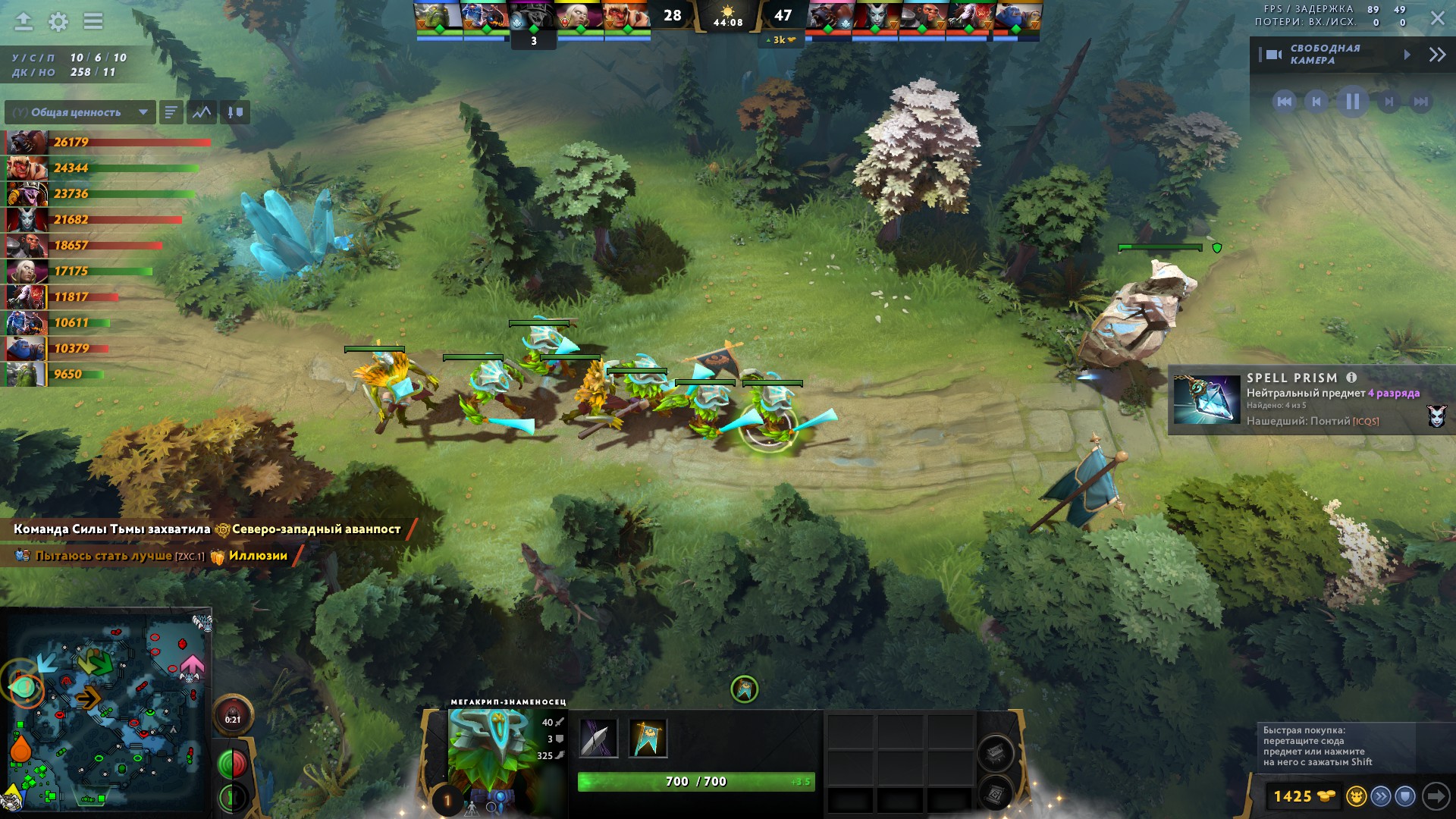
Task: Select the Свободная камера mode label
Action: (1325, 54)
